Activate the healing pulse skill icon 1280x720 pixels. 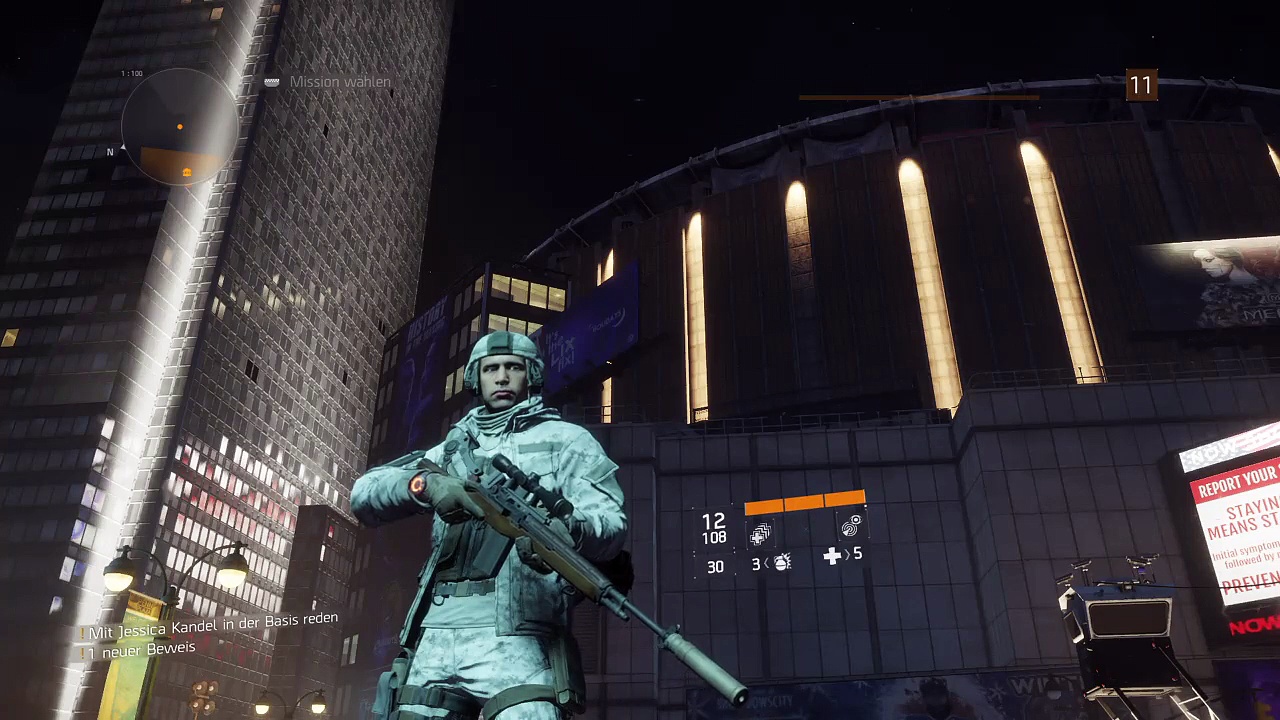pyautogui.click(x=761, y=534)
